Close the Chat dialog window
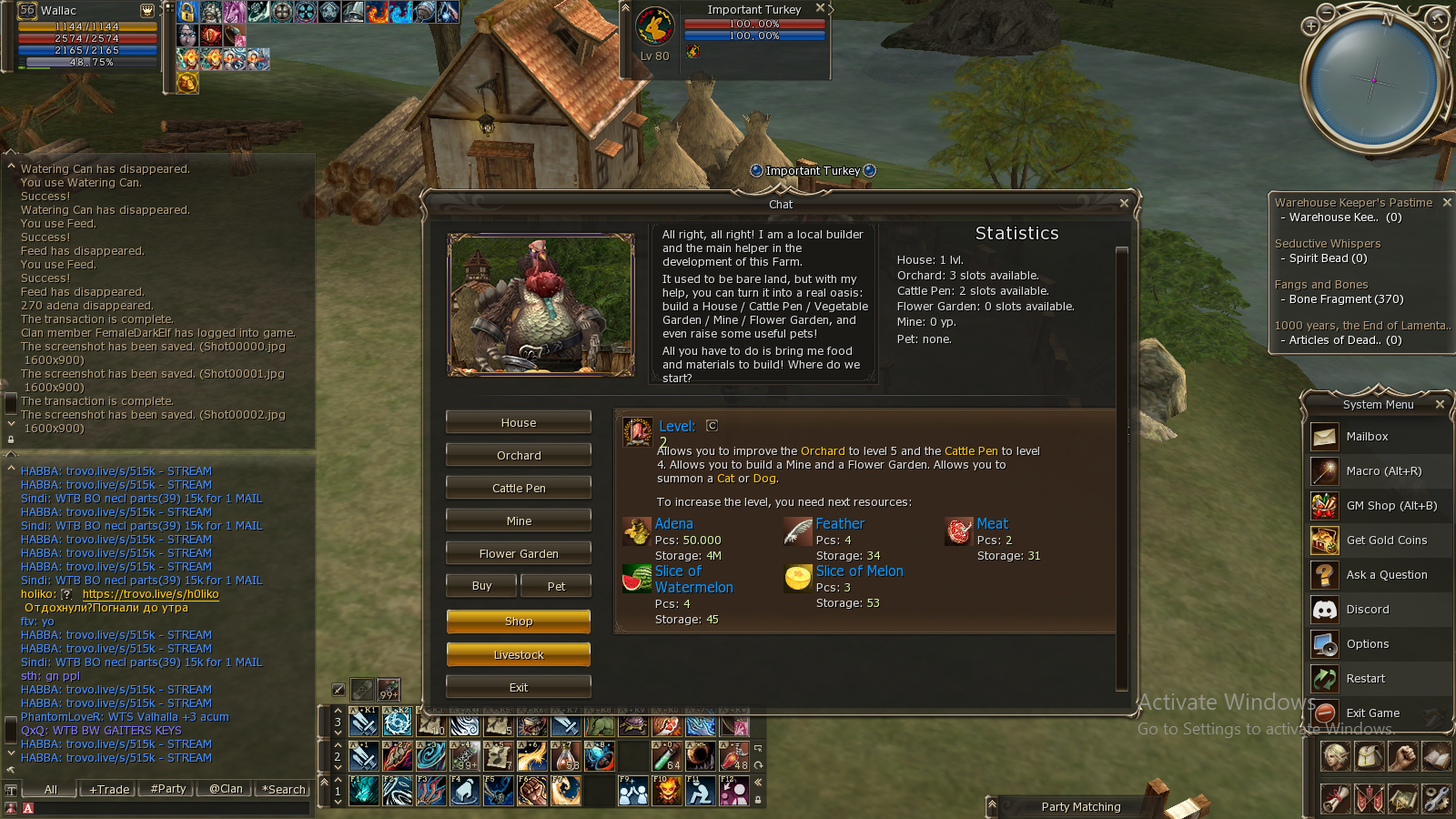The height and width of the screenshot is (819, 1456). tap(1124, 203)
